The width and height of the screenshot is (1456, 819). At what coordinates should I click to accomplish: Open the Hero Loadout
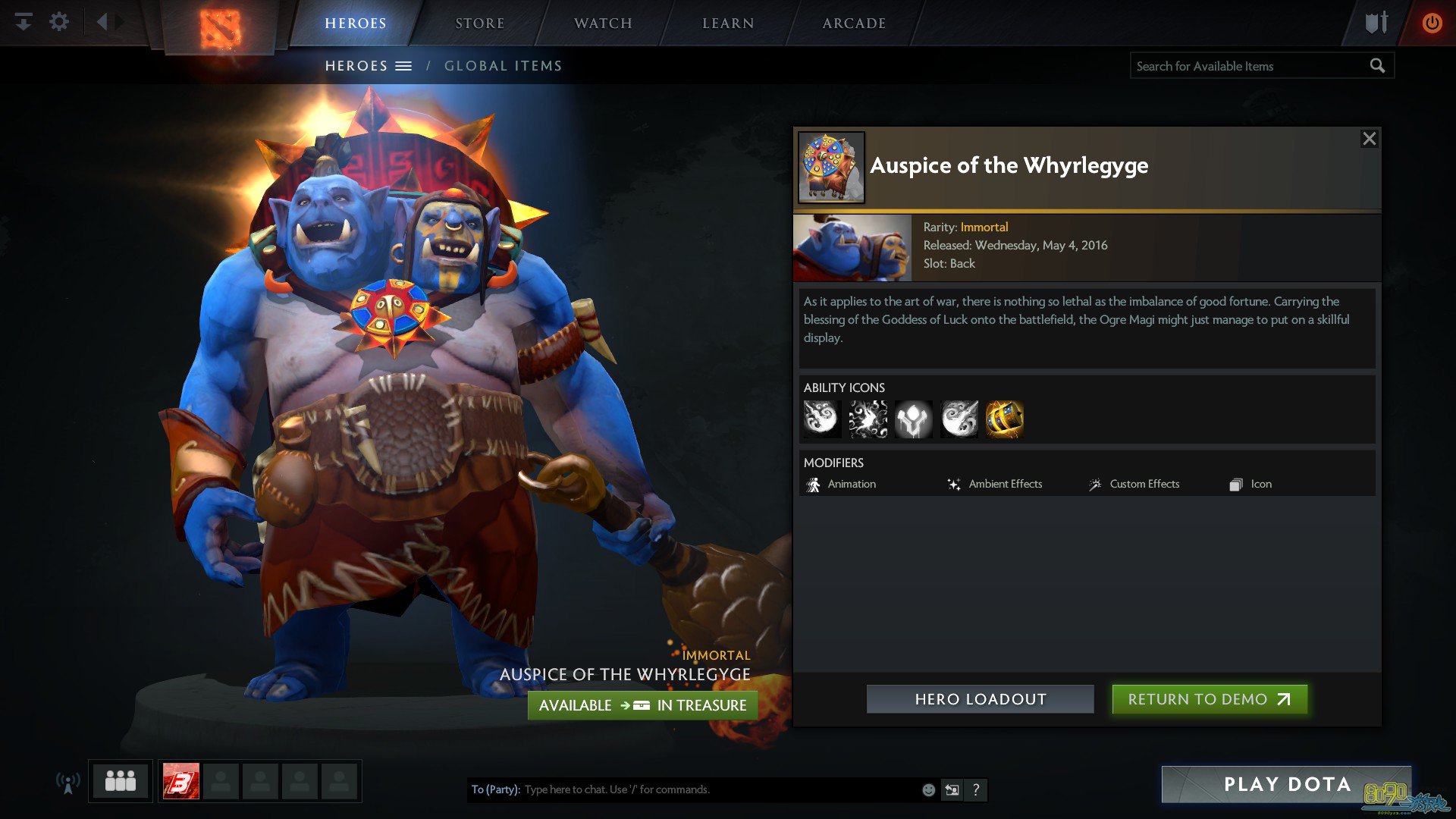coord(980,699)
